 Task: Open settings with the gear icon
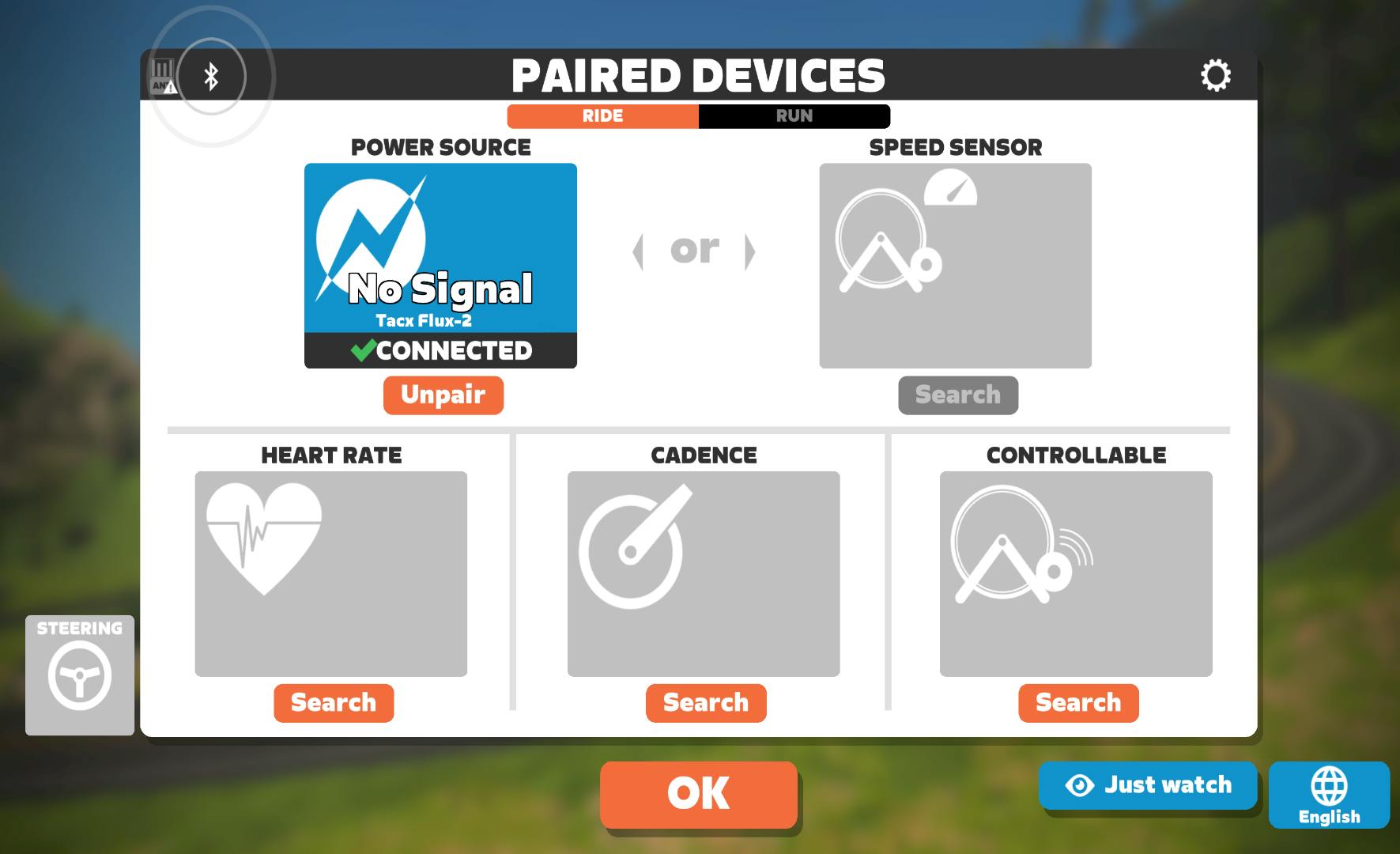[x=1215, y=75]
